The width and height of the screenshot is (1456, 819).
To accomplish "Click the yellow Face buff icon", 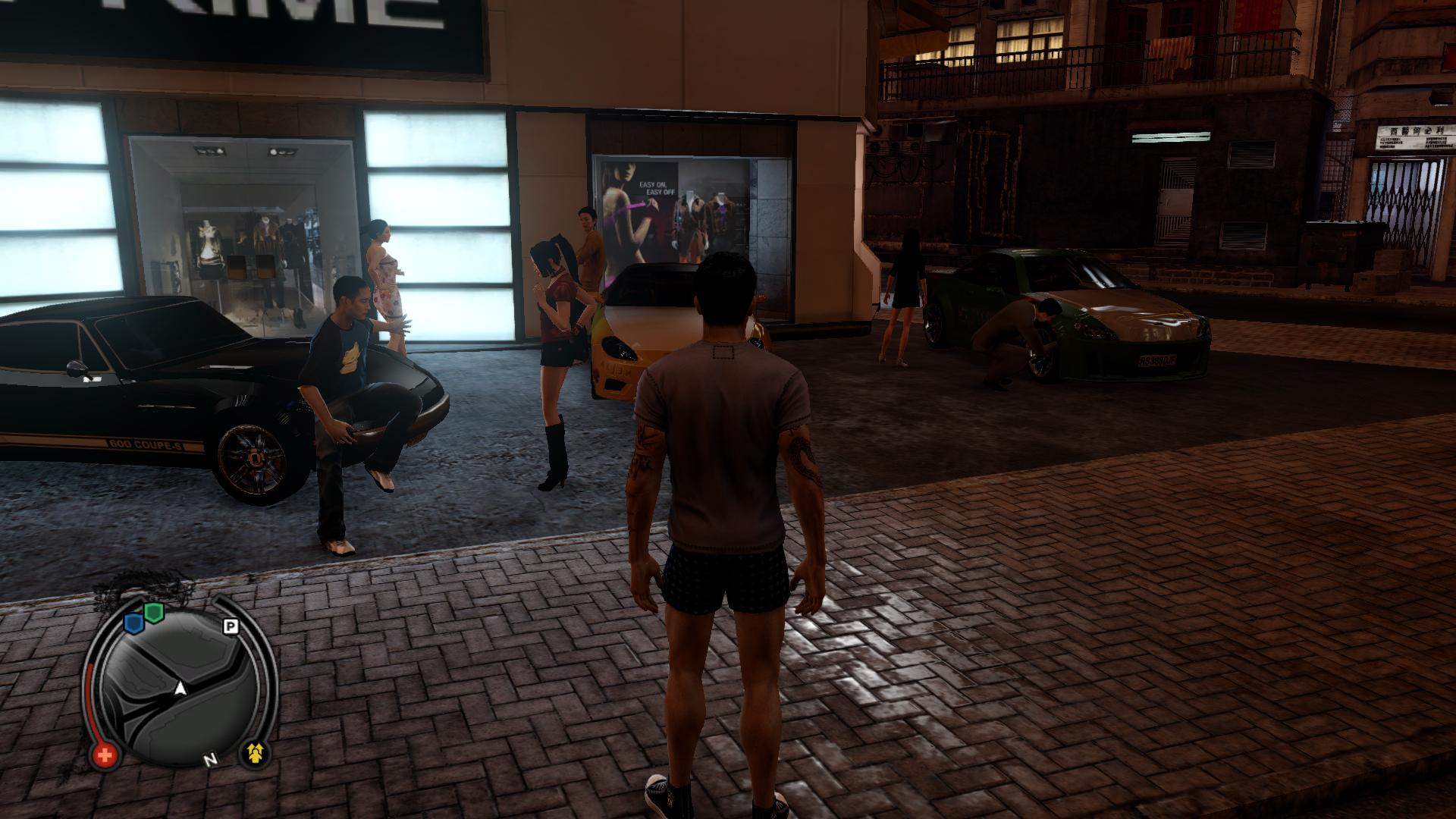I will click(256, 753).
